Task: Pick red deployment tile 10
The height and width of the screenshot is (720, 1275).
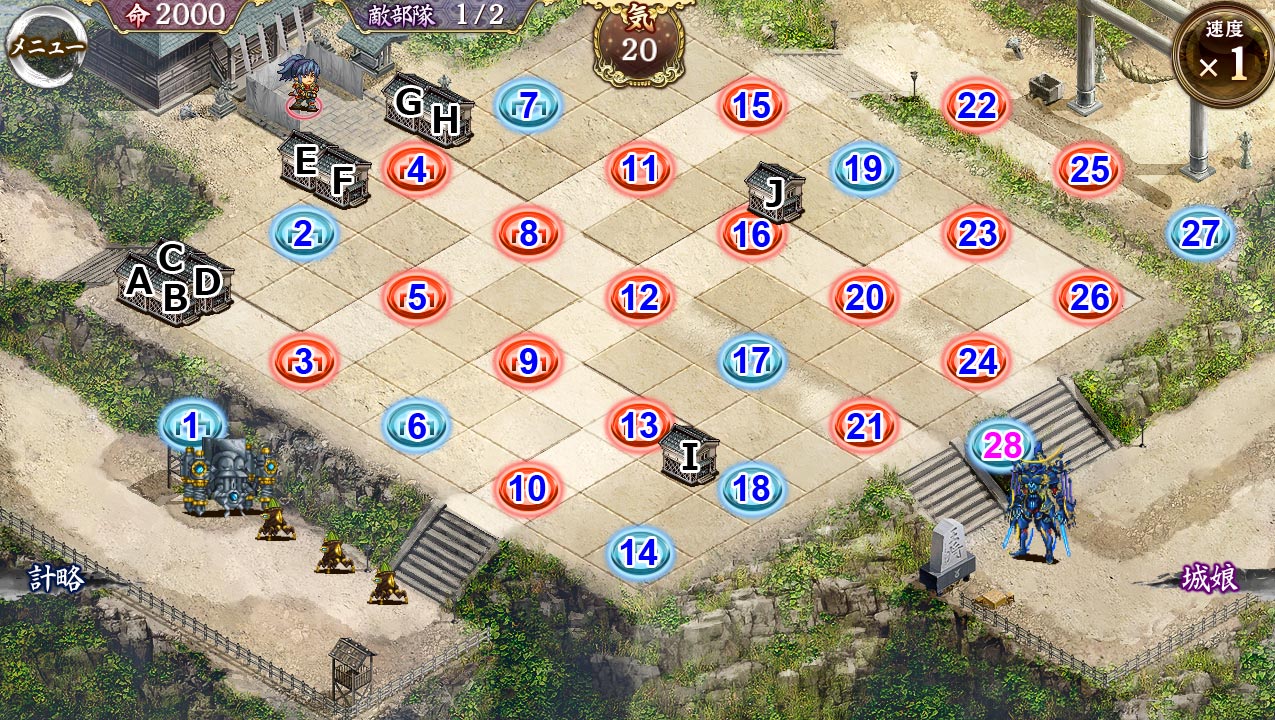Action: coord(528,488)
